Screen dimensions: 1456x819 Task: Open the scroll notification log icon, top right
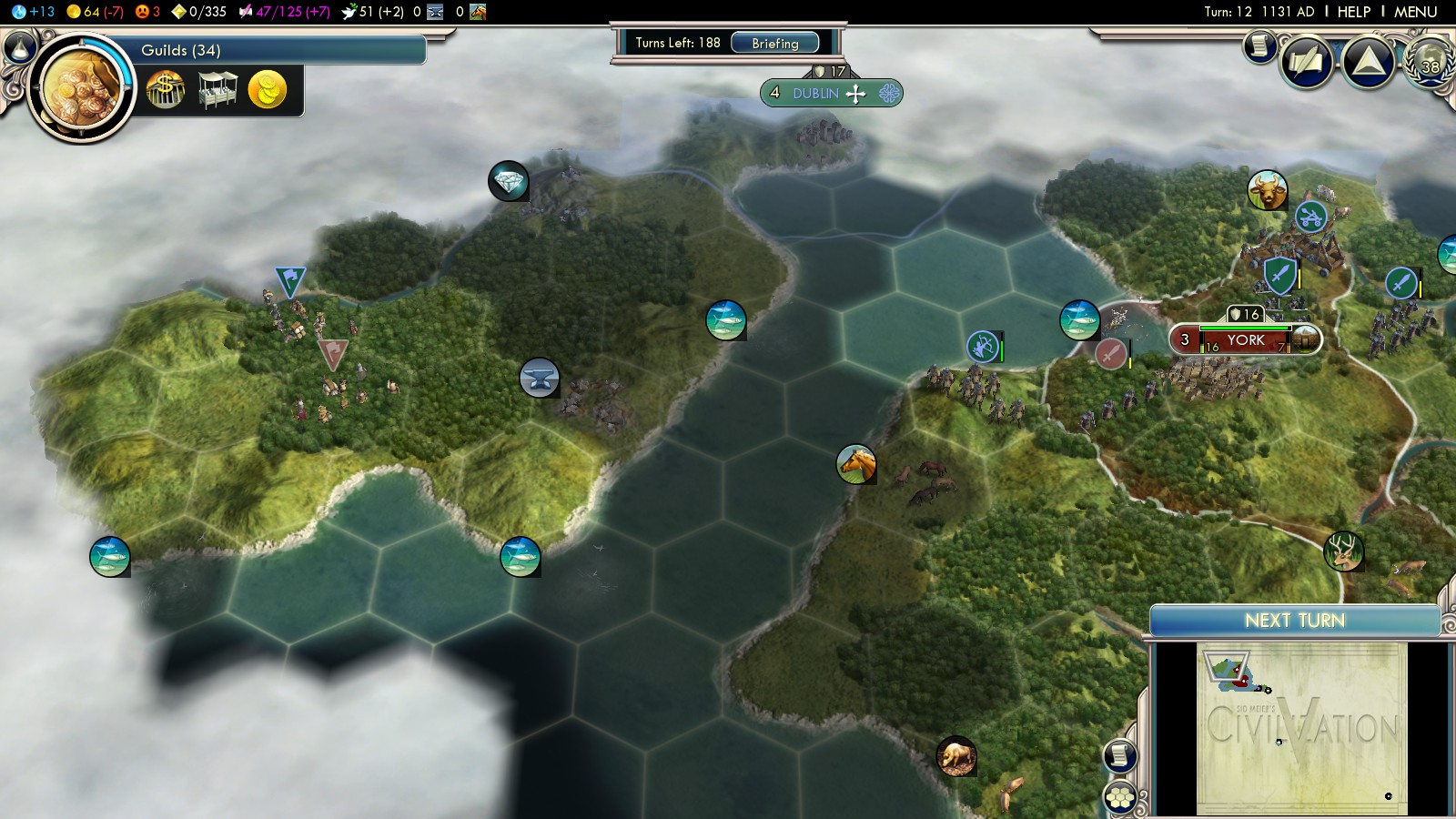[x=1260, y=45]
